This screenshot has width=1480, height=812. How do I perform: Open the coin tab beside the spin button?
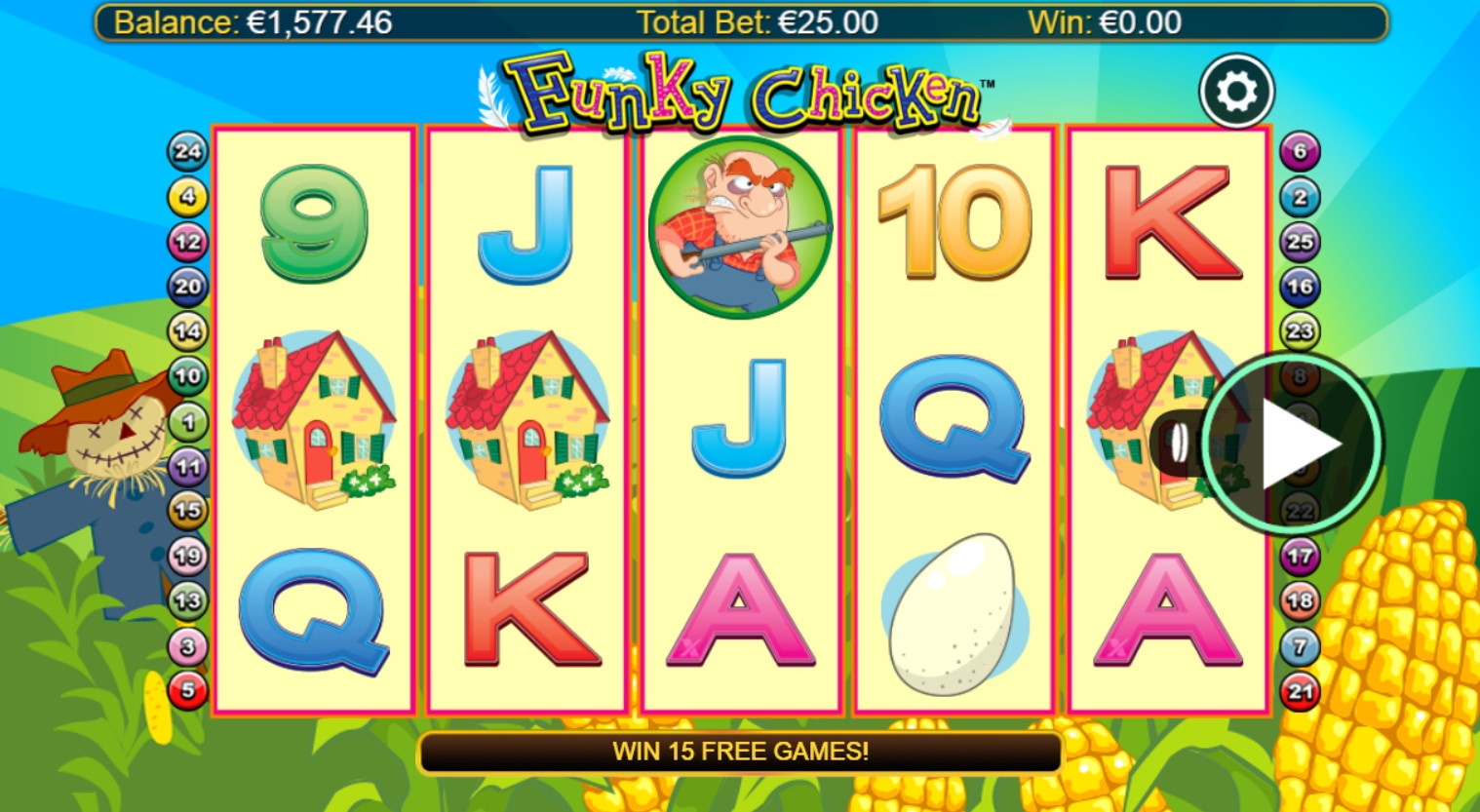pyautogui.click(x=1178, y=445)
